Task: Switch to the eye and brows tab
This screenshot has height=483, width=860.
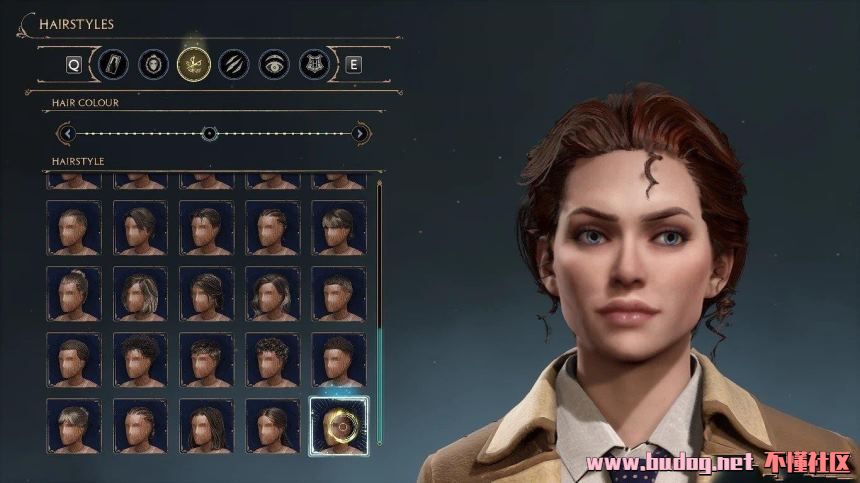Action: [x=272, y=65]
